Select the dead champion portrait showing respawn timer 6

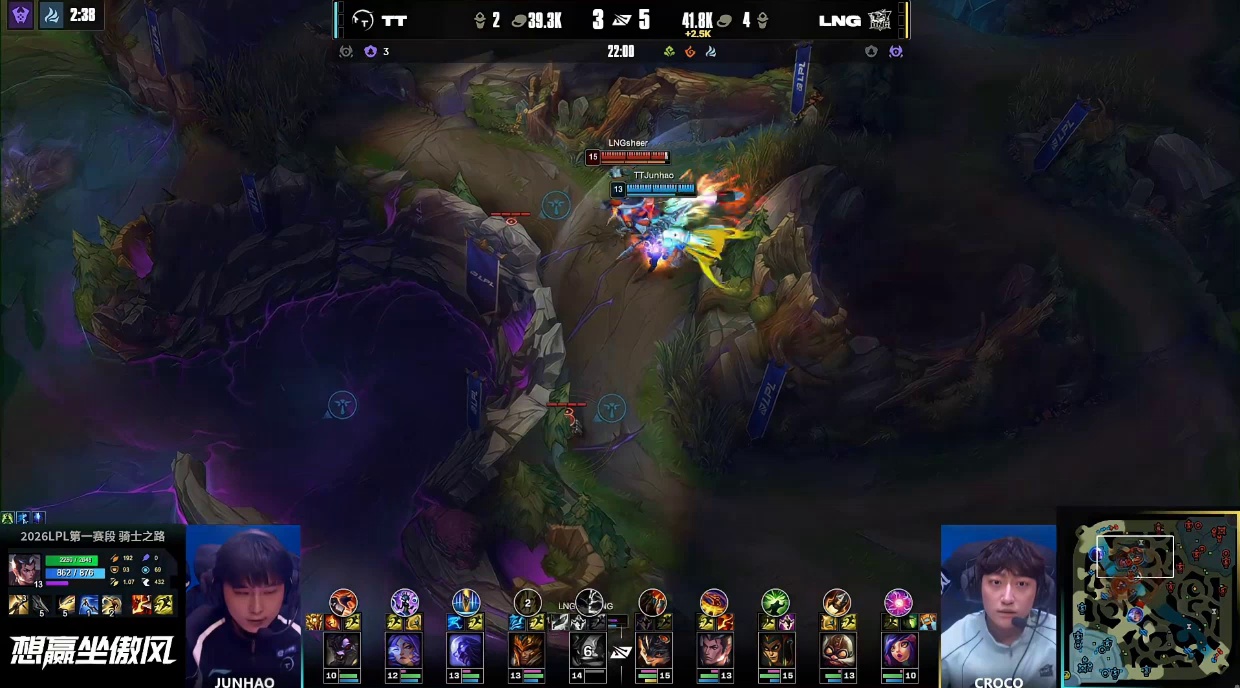click(588, 650)
